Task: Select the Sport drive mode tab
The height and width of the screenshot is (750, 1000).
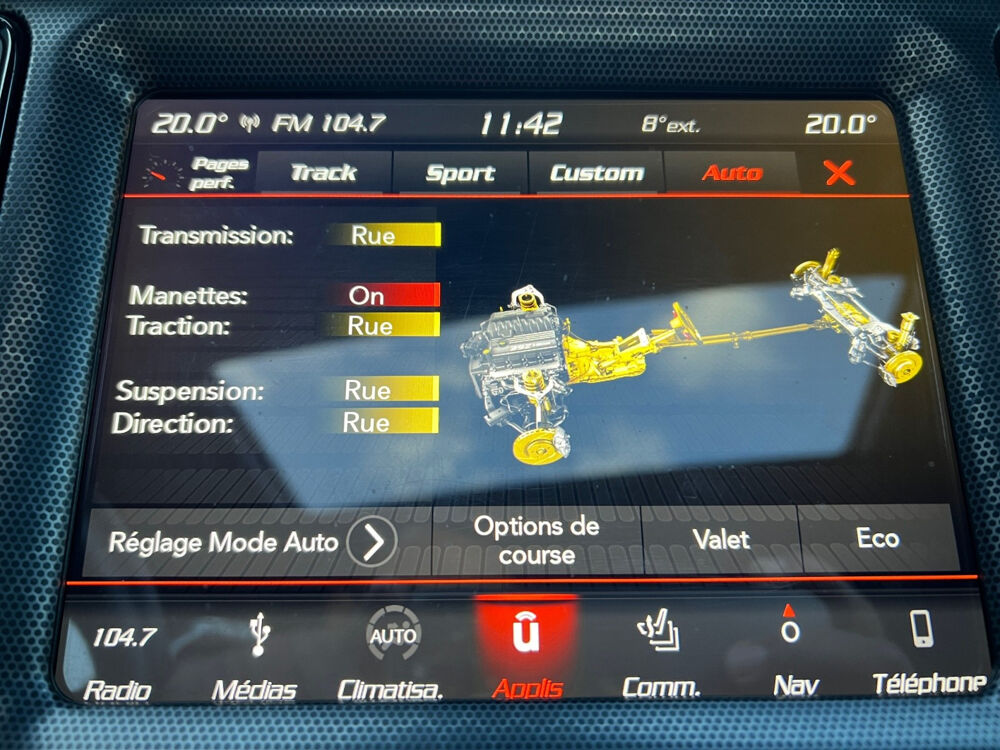Action: [460, 173]
